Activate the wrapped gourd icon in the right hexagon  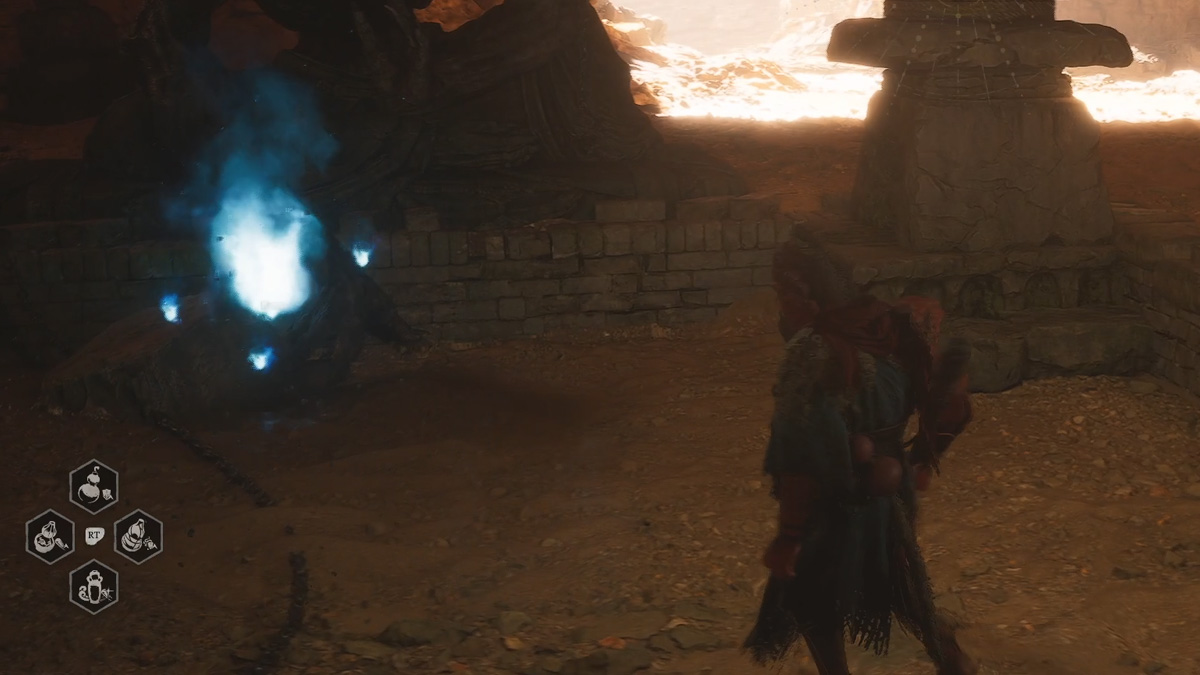click(138, 537)
